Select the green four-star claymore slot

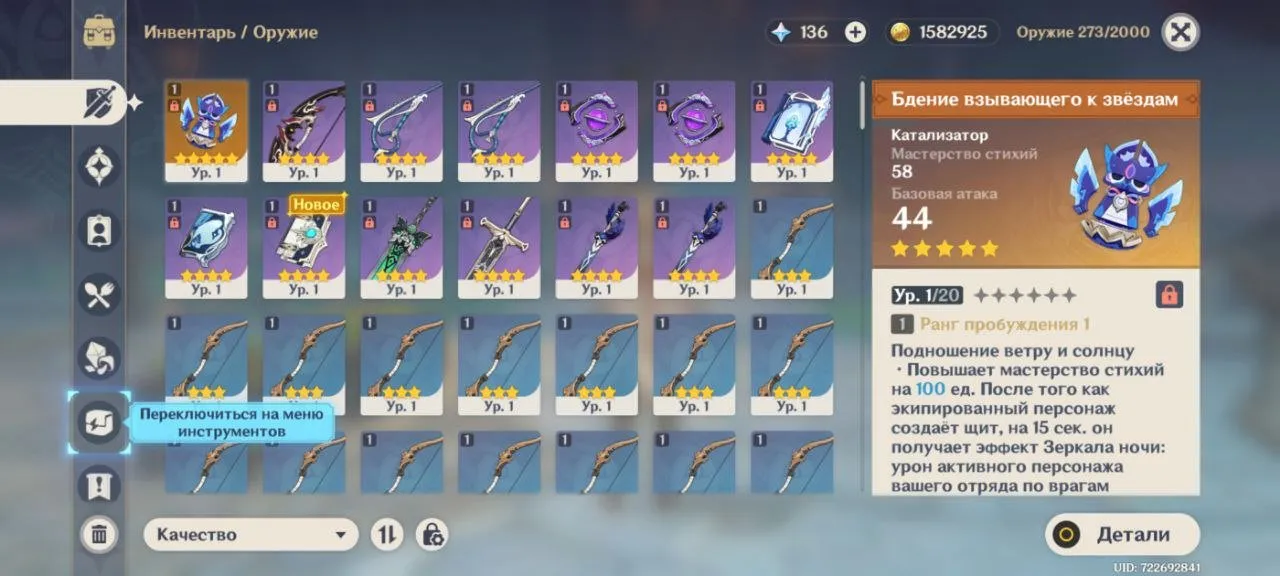[x=401, y=247]
